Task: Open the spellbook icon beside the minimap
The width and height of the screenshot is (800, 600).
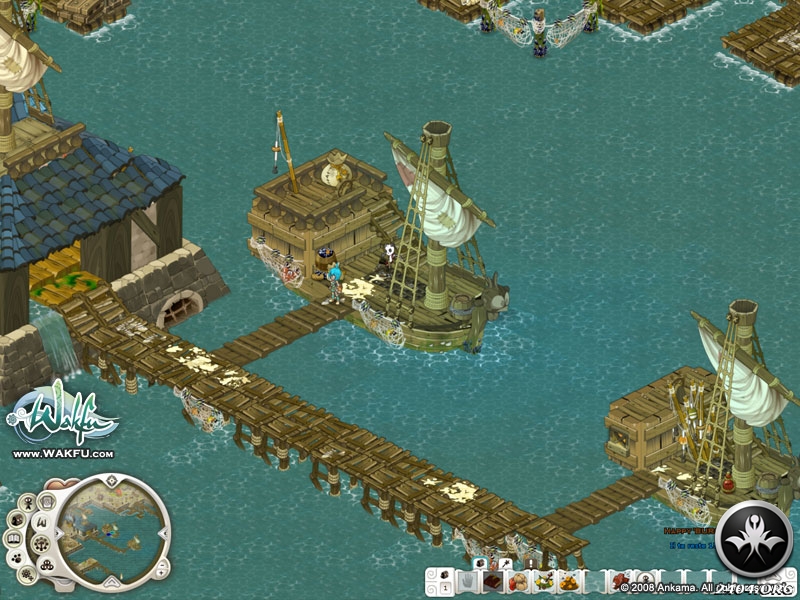Action: (x=14, y=538)
